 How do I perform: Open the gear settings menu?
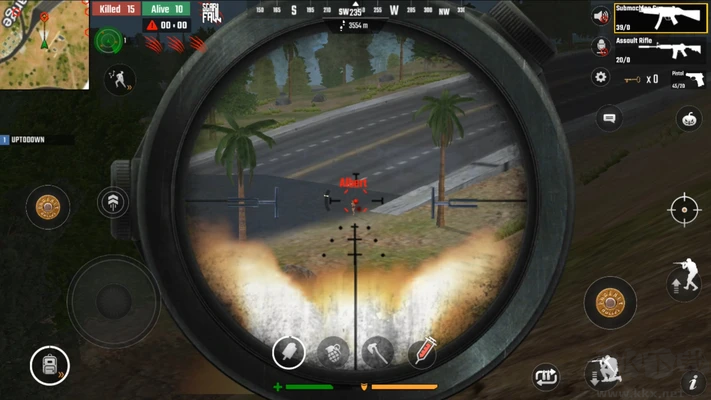600,77
